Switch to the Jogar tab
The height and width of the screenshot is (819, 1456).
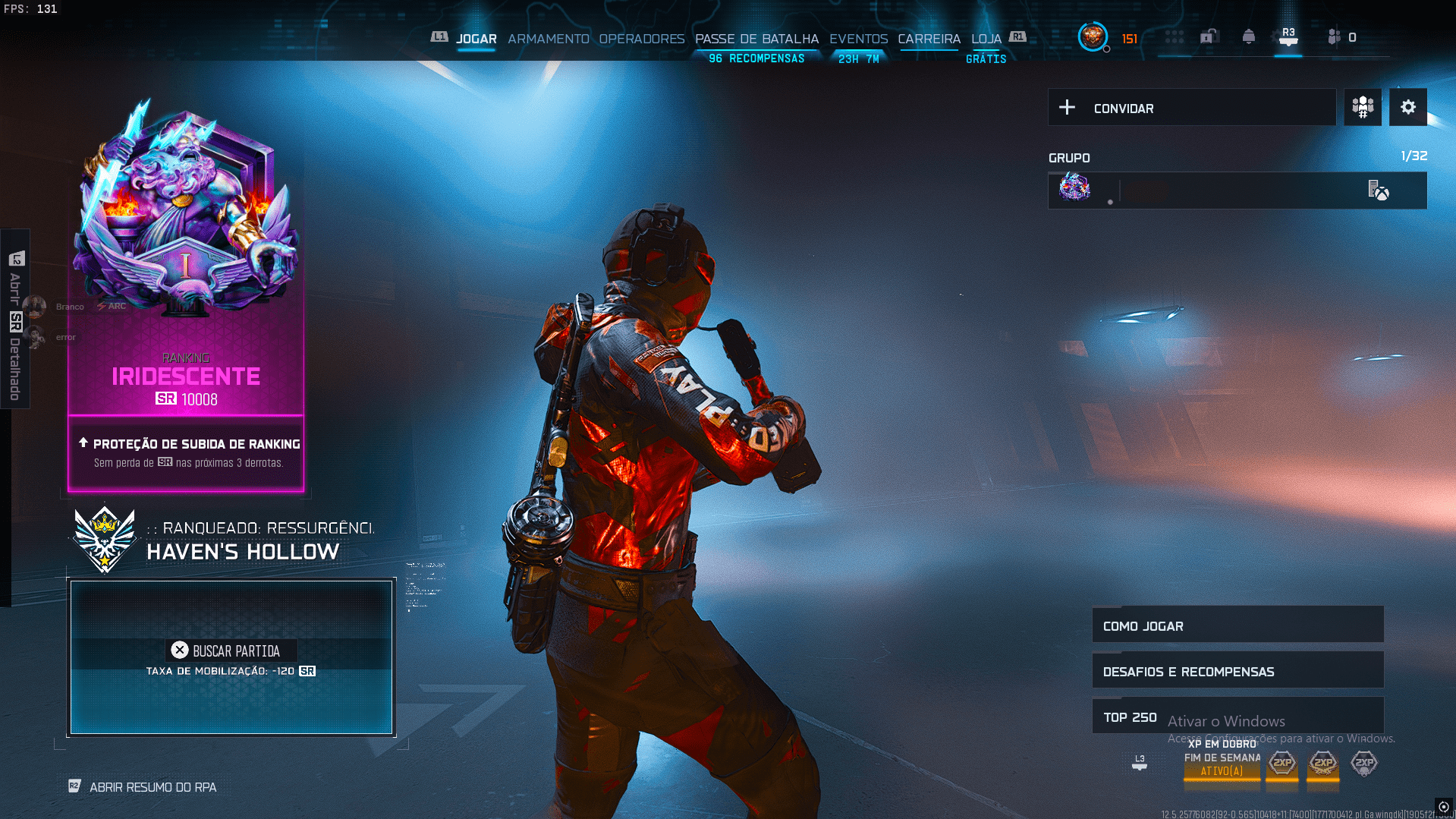476,39
